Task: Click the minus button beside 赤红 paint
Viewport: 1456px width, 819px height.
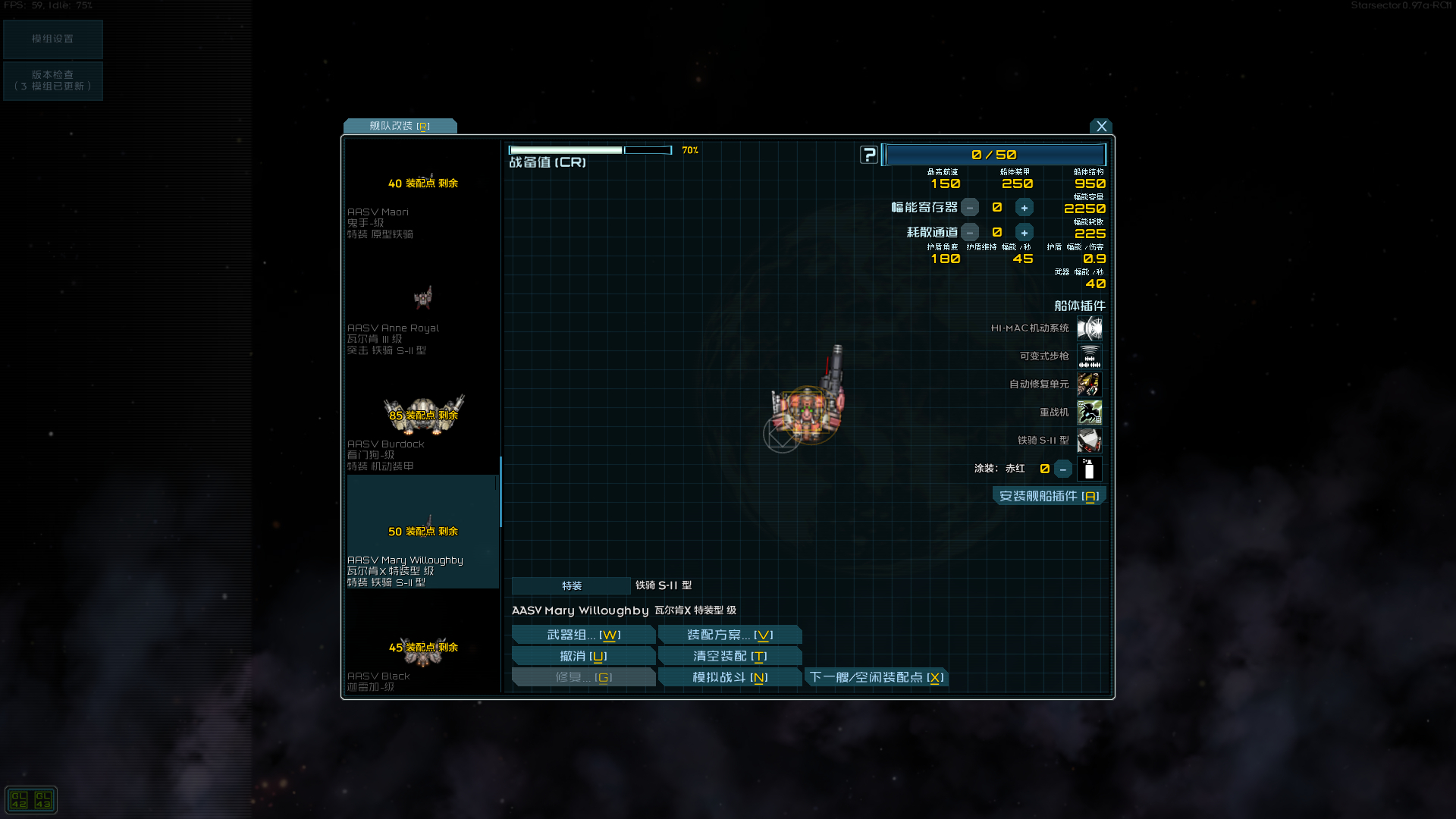Action: [x=1062, y=469]
